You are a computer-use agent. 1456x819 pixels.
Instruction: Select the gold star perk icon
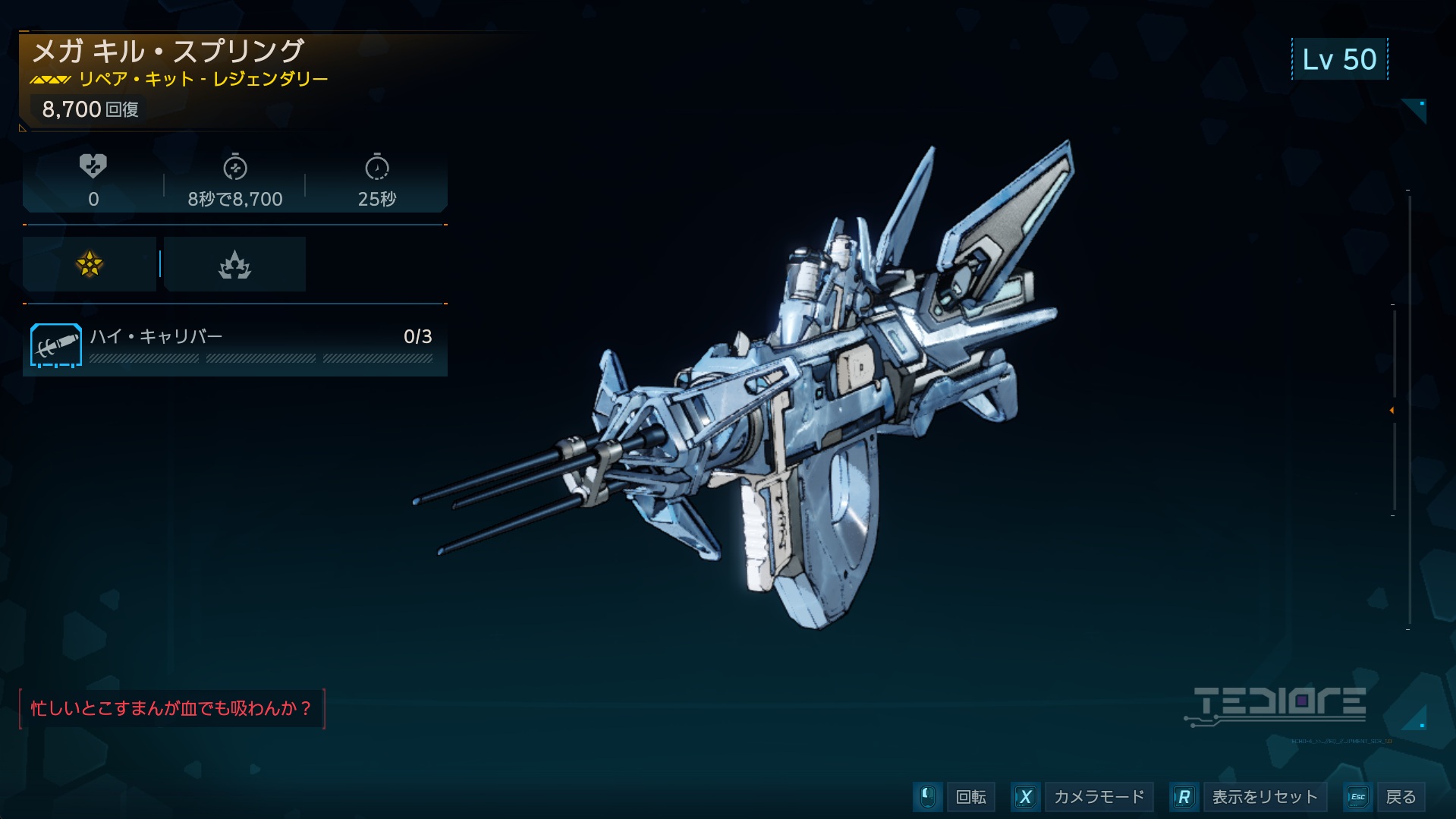[90, 264]
